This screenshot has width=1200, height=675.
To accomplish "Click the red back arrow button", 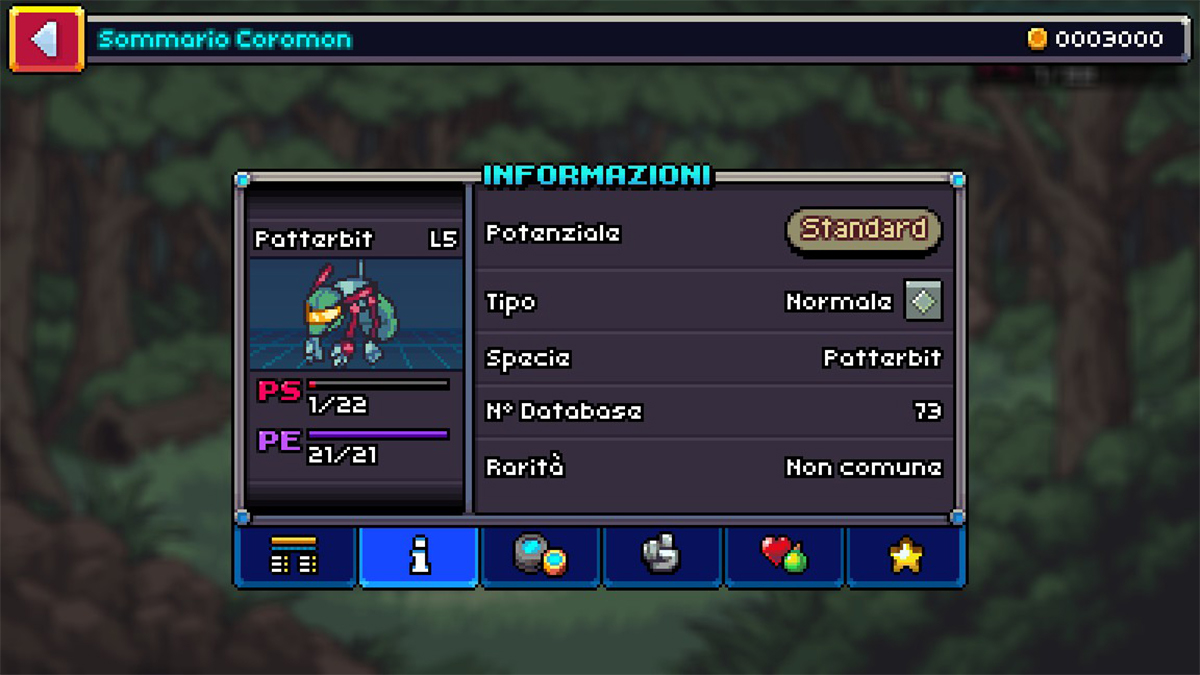I will pos(46,40).
